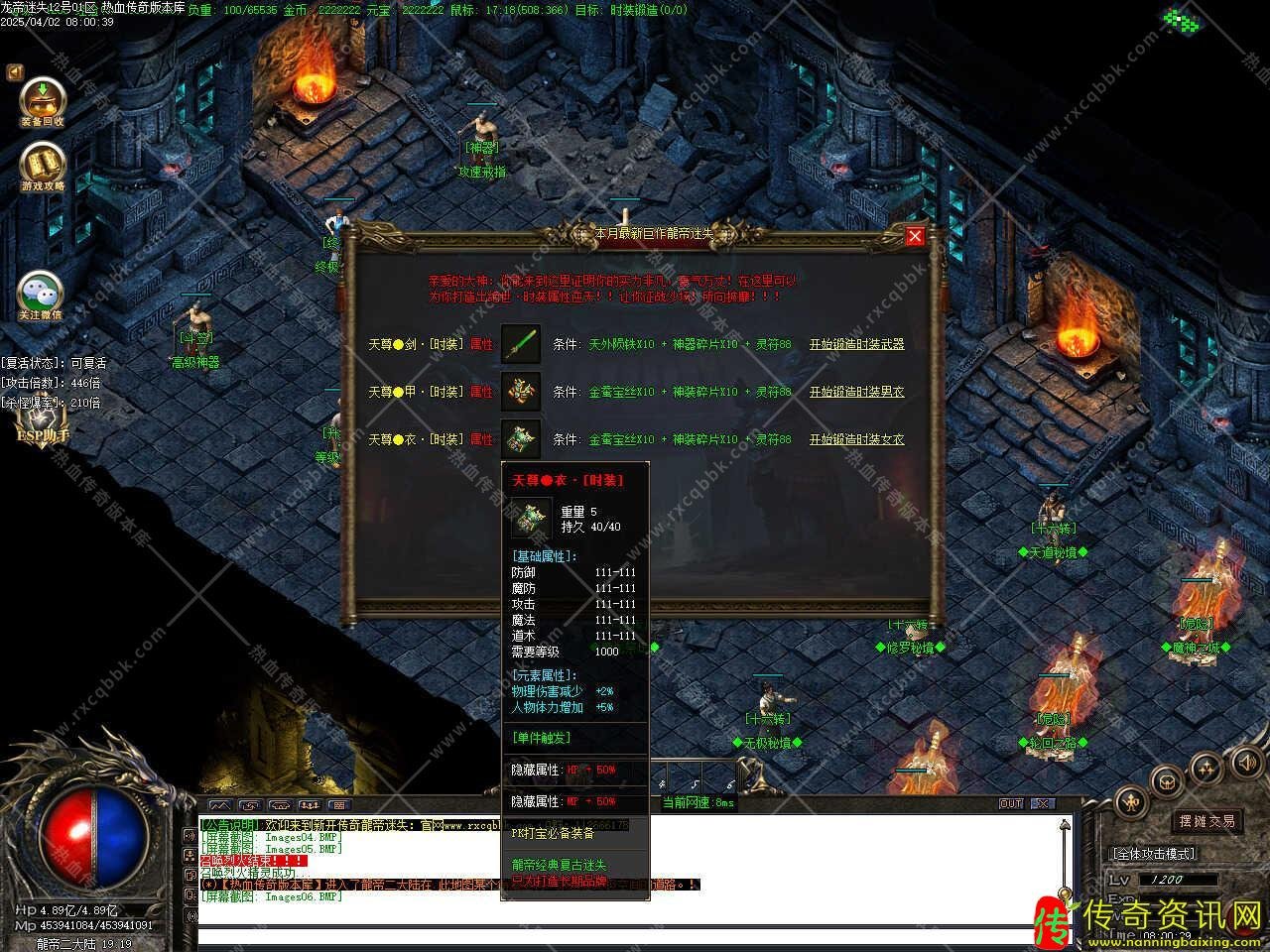Open the 关注微信 WeChat follow icon
The height and width of the screenshot is (952, 1270).
point(41,295)
